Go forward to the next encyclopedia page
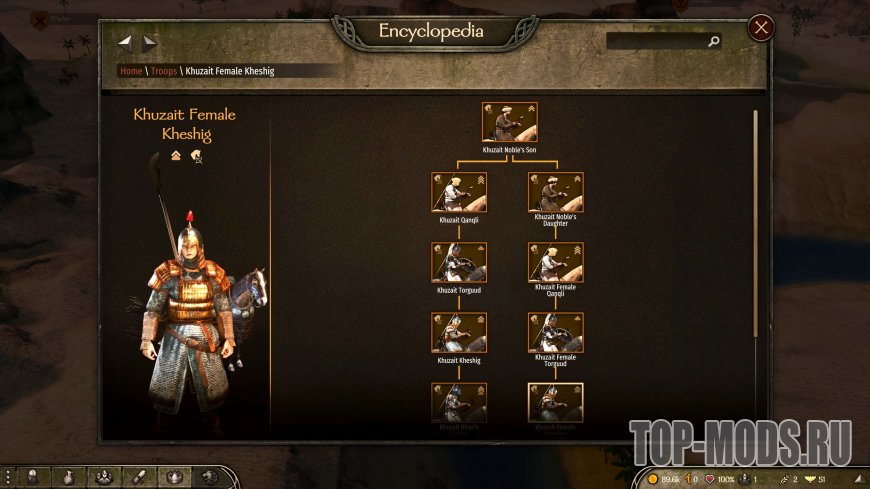 coord(150,42)
